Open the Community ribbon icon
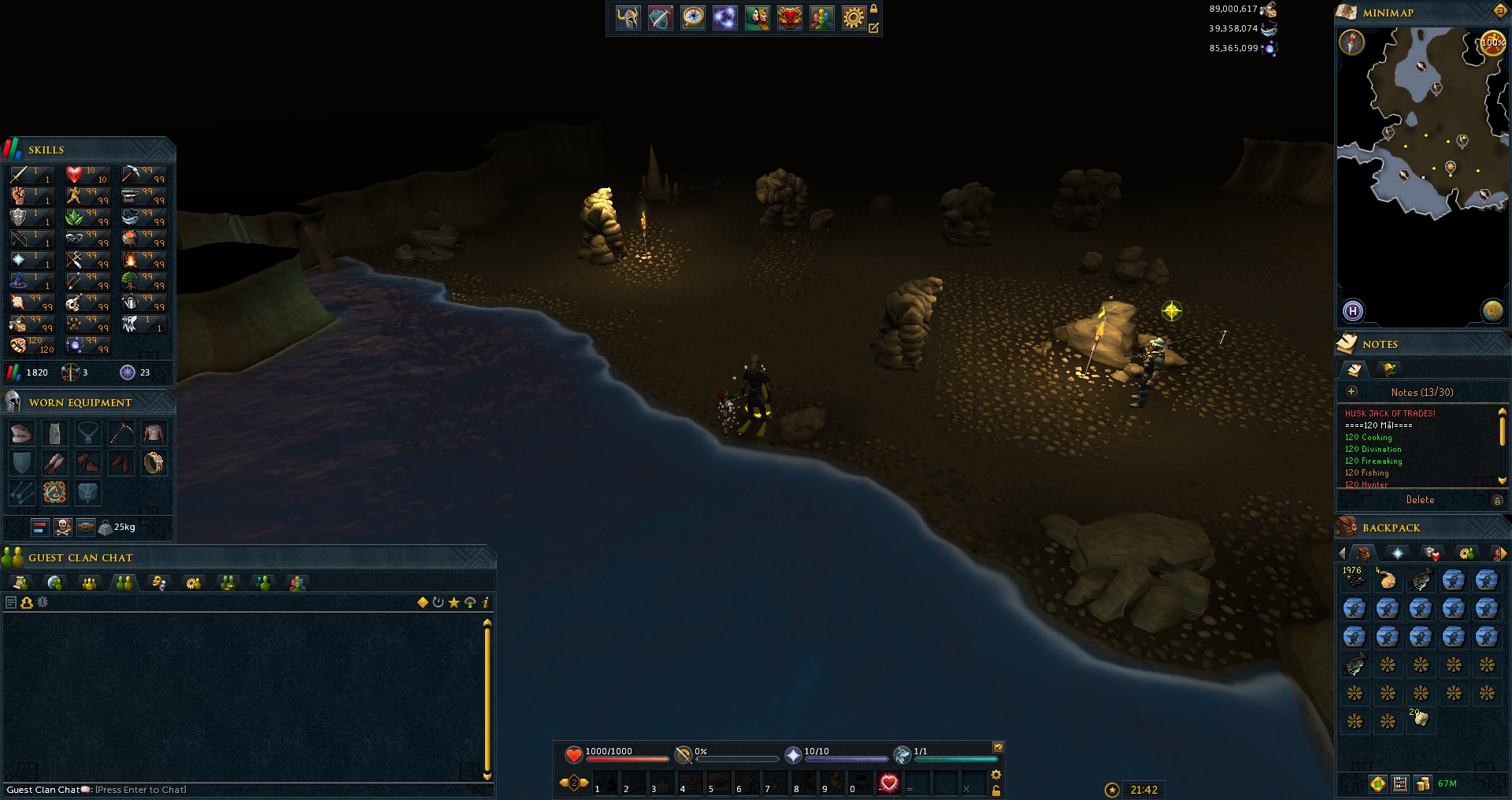 click(822, 18)
